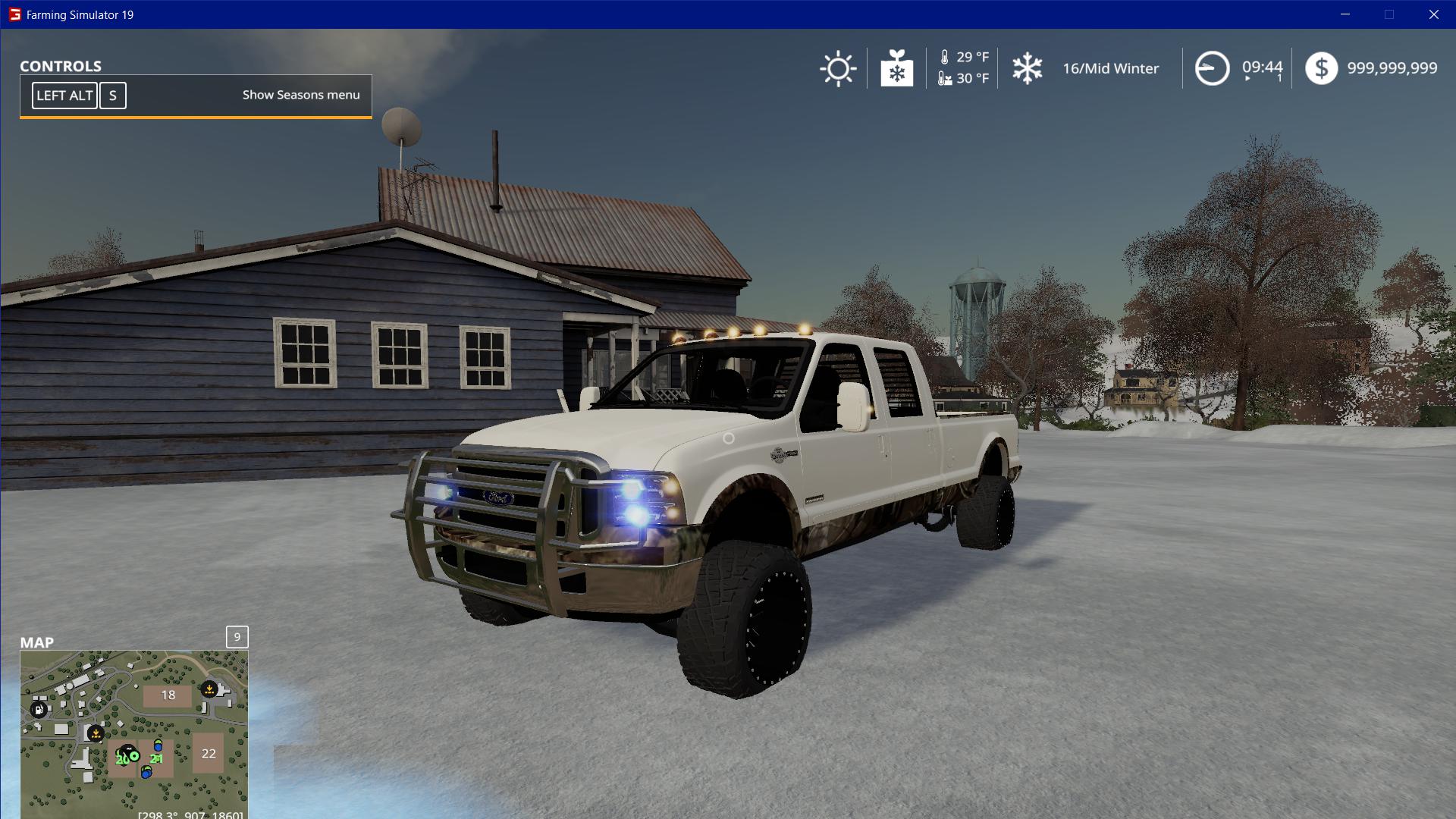The image size is (1456, 819).
Task: Select field 18 on the minimap
Action: 168,695
